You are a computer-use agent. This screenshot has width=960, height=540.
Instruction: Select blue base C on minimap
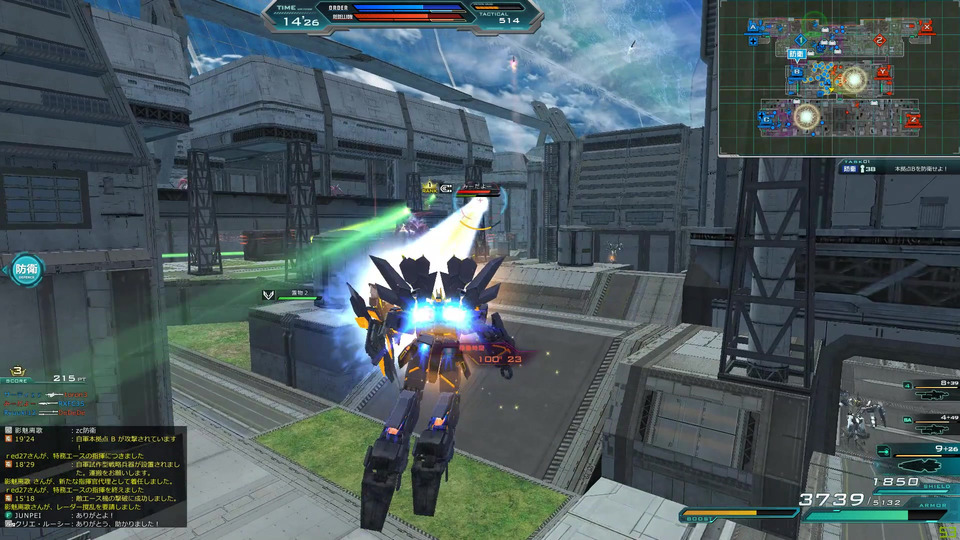pyautogui.click(x=764, y=120)
